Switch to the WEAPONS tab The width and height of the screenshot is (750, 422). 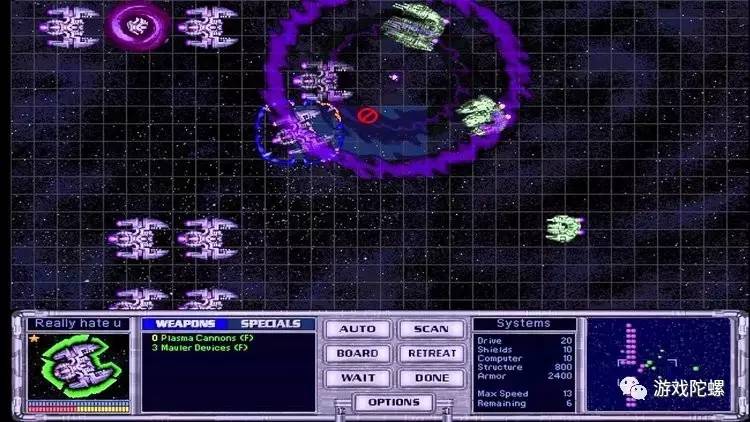point(185,324)
